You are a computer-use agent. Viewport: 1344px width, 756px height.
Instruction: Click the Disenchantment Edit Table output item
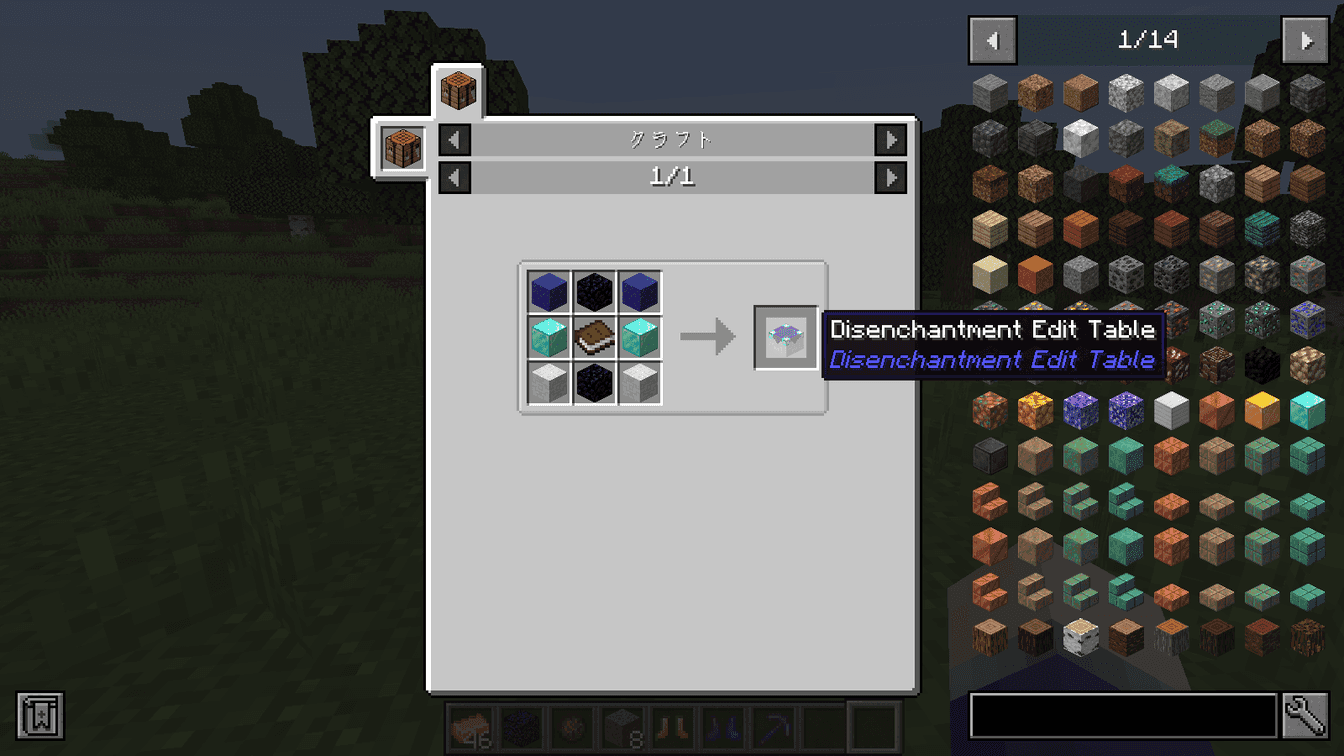(786, 337)
